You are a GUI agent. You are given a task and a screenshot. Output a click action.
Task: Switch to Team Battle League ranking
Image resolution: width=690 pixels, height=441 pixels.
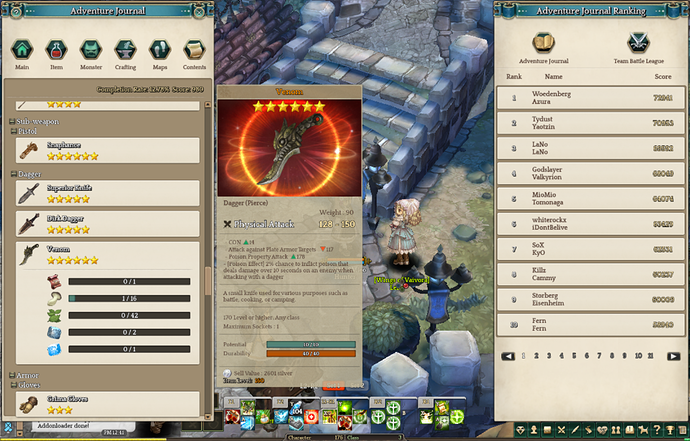point(636,47)
